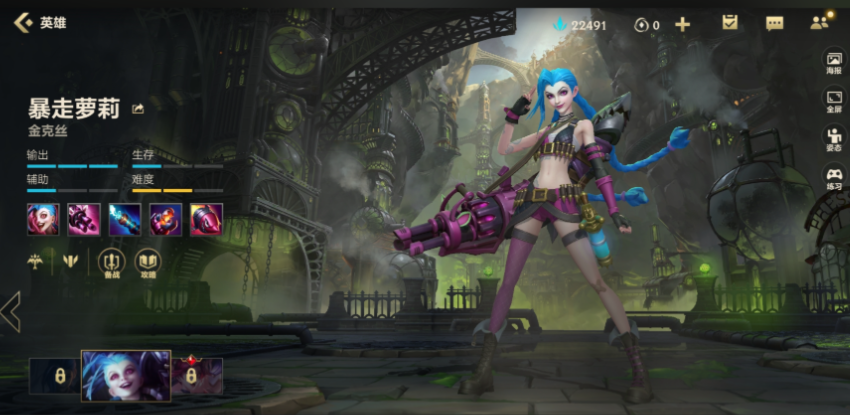The height and width of the screenshot is (415, 850).
Task: Open the 备战 loadout button
Action: pyautogui.click(x=110, y=262)
